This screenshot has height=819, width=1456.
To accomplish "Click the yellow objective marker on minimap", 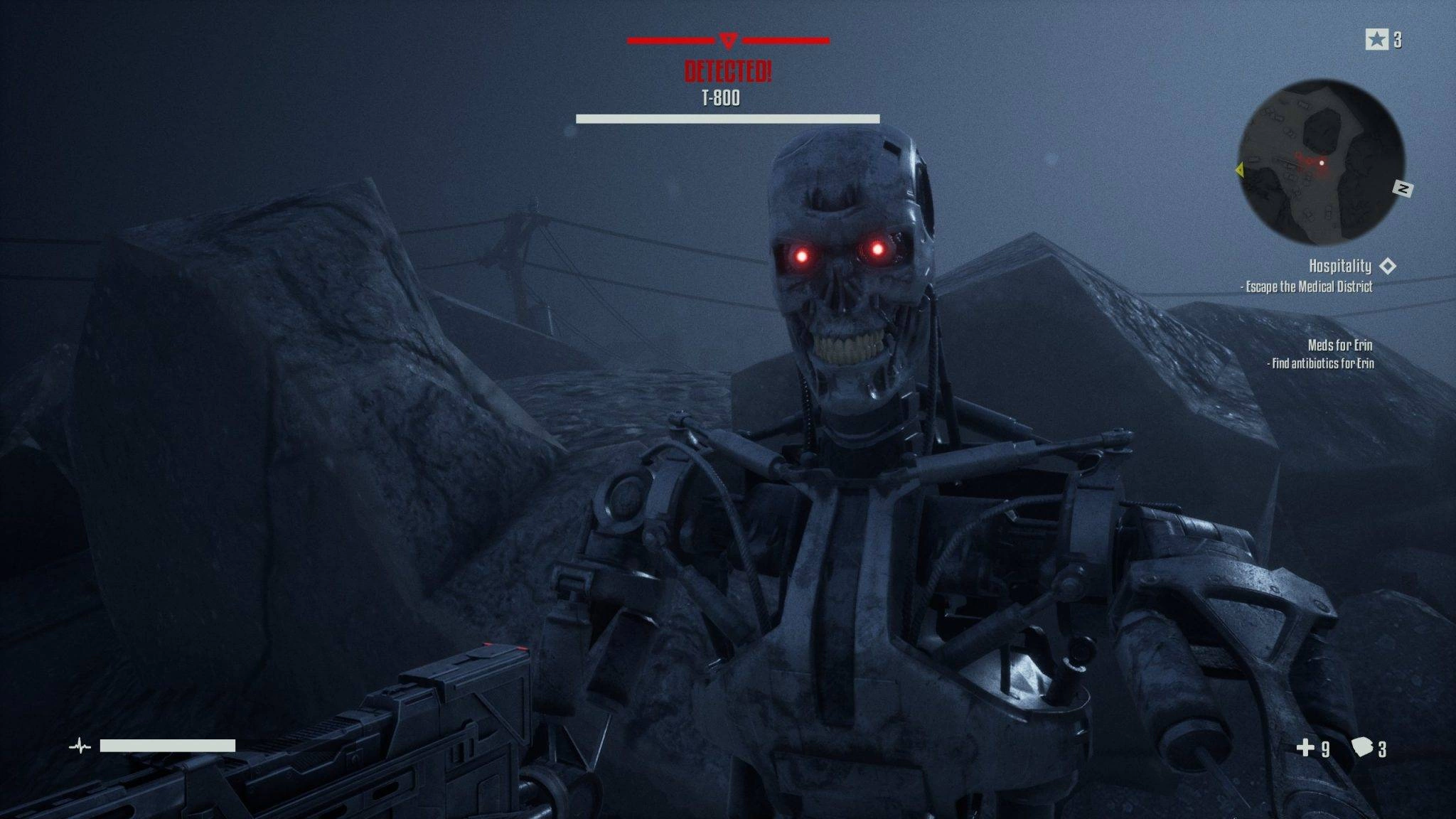I will point(1240,170).
